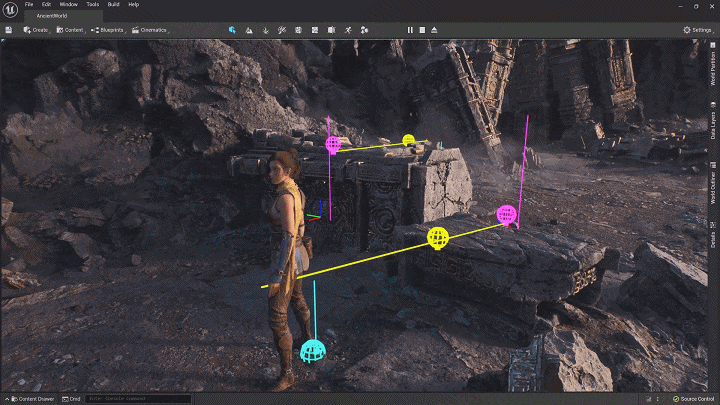Image resolution: width=720 pixels, height=405 pixels.
Task: Close the editor window
Action: (712, 5)
